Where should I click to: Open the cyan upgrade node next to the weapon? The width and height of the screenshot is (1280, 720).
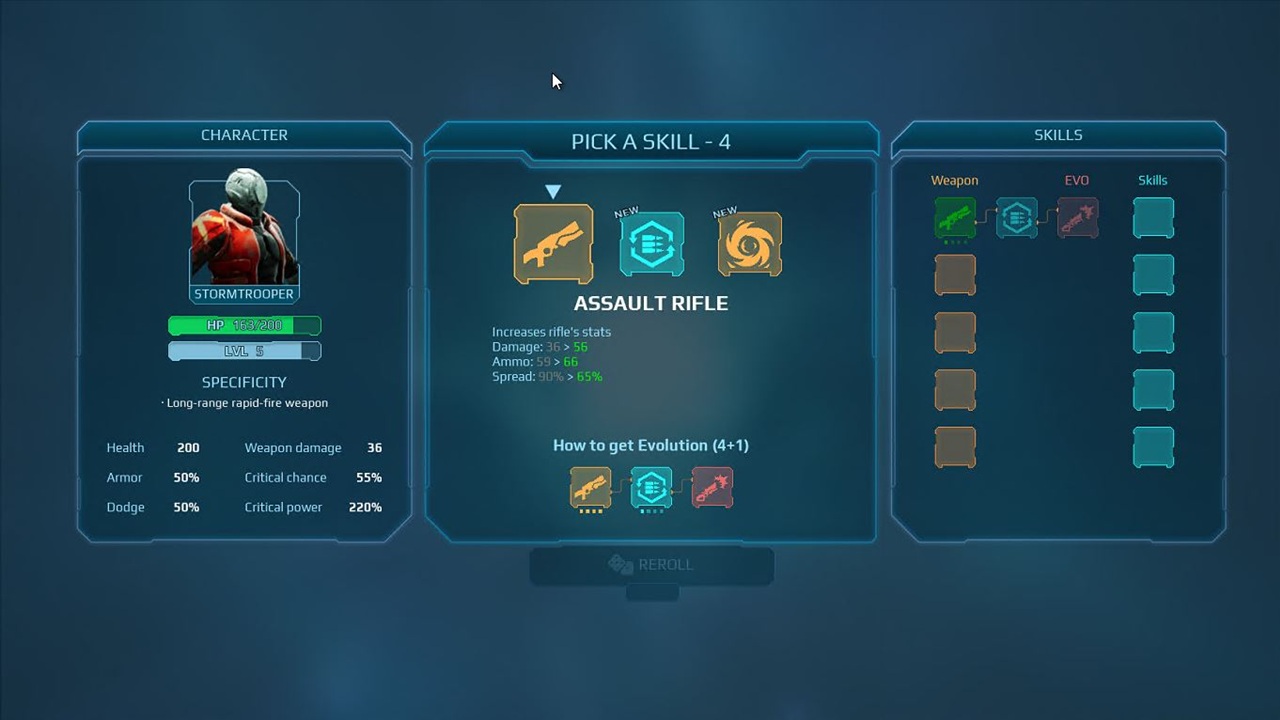click(1016, 217)
